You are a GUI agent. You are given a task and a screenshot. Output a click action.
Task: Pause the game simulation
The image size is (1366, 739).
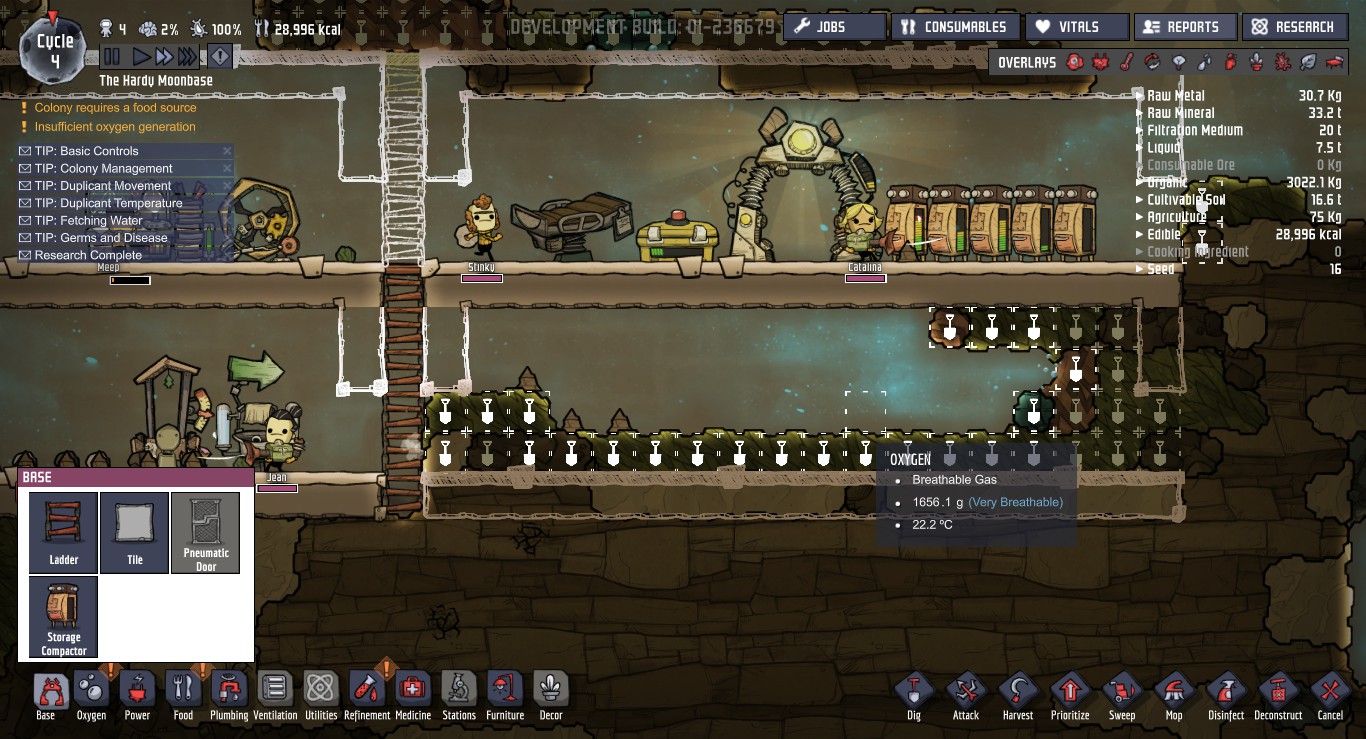112,56
